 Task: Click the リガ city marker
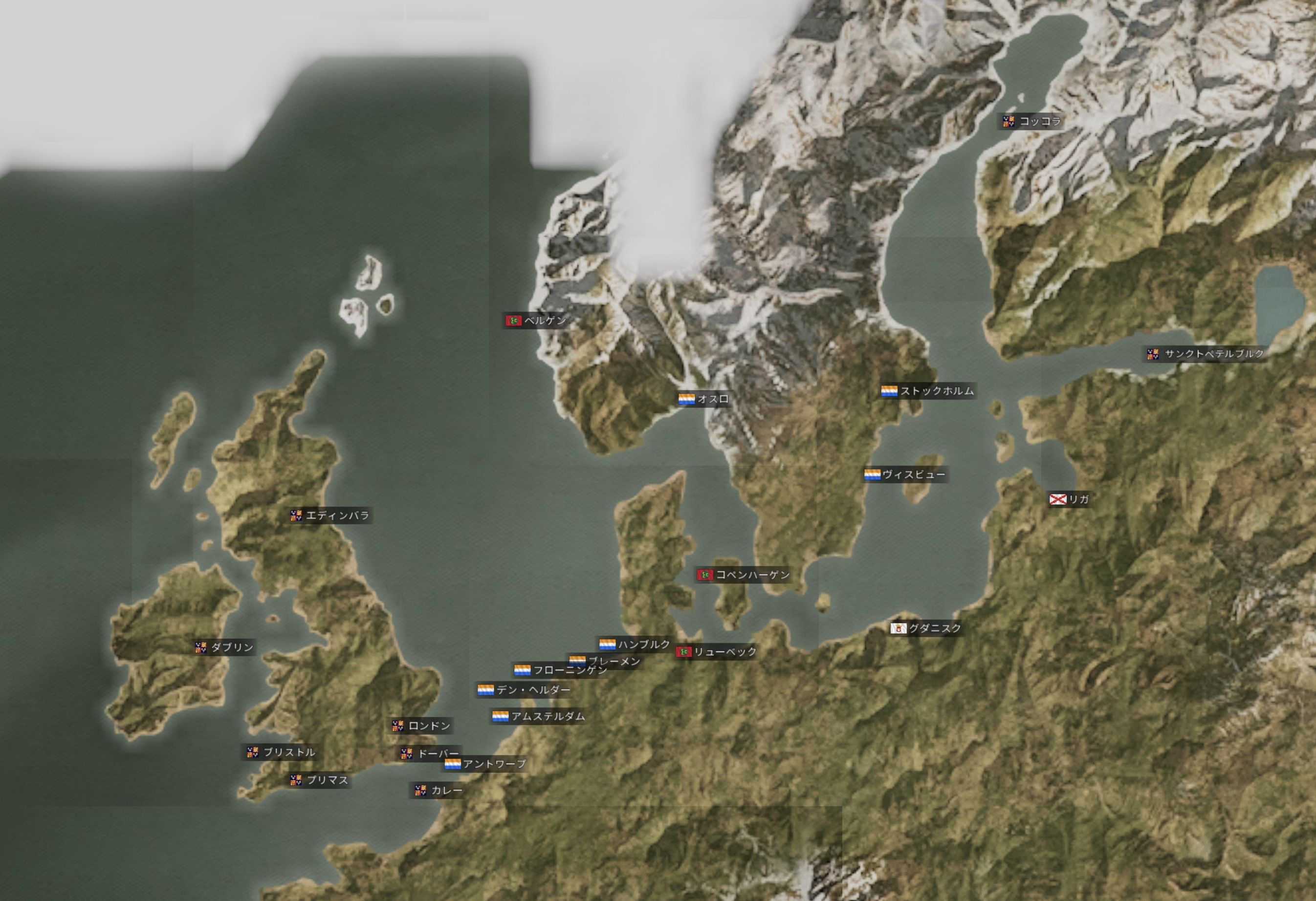pyautogui.click(x=1069, y=499)
